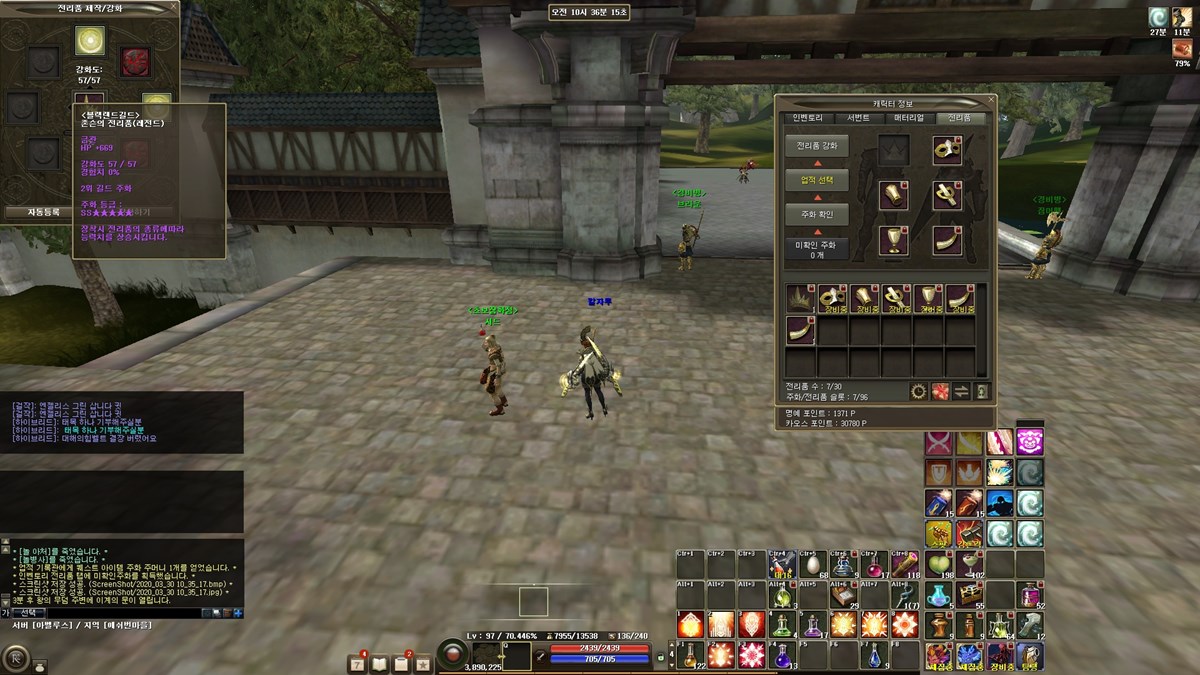The width and height of the screenshot is (1200, 675).
Task: Switch to the 인벤토리 tab
Action: pyautogui.click(x=807, y=118)
